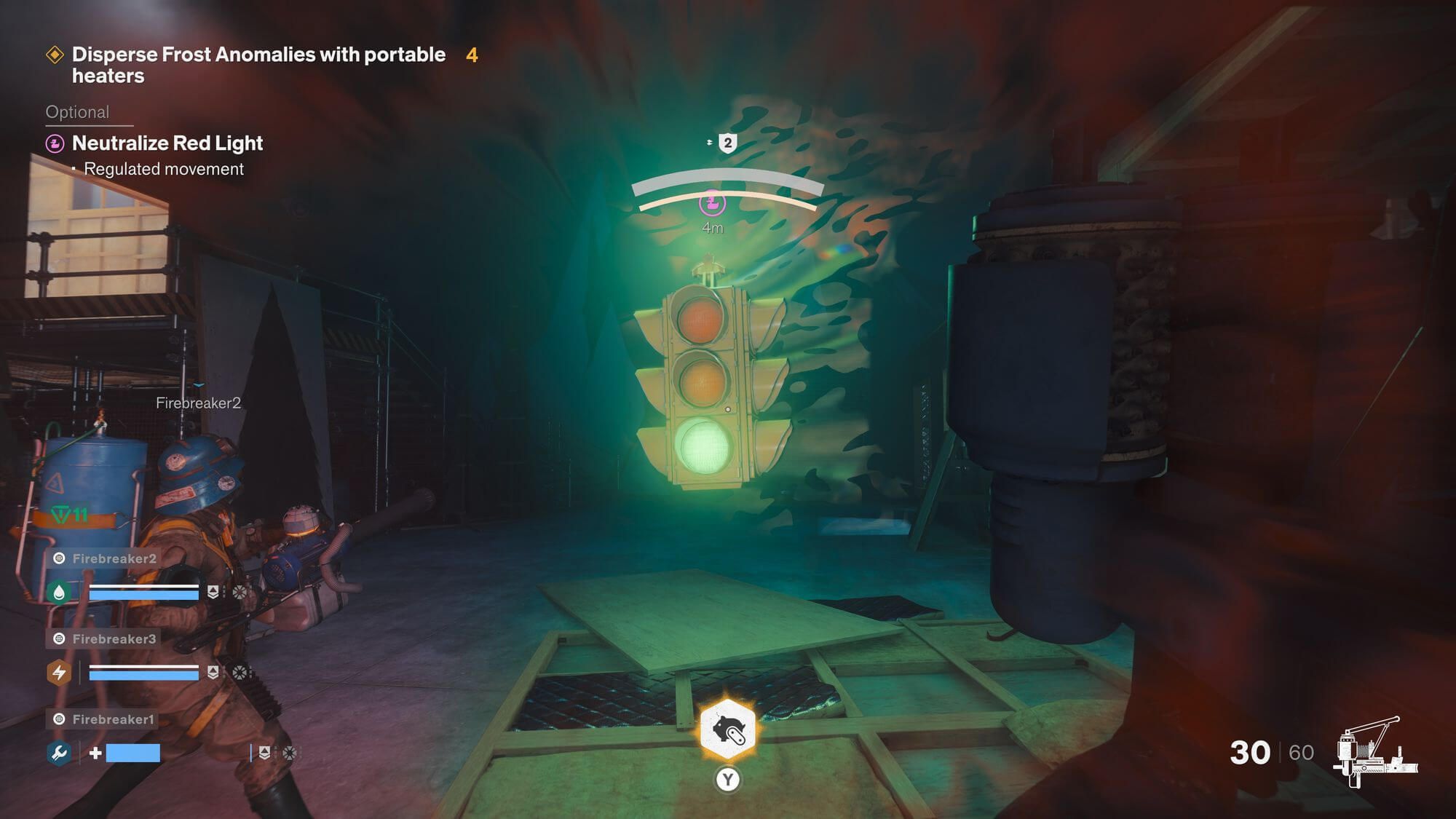Click the Neutralize Red Light text label

(x=166, y=143)
